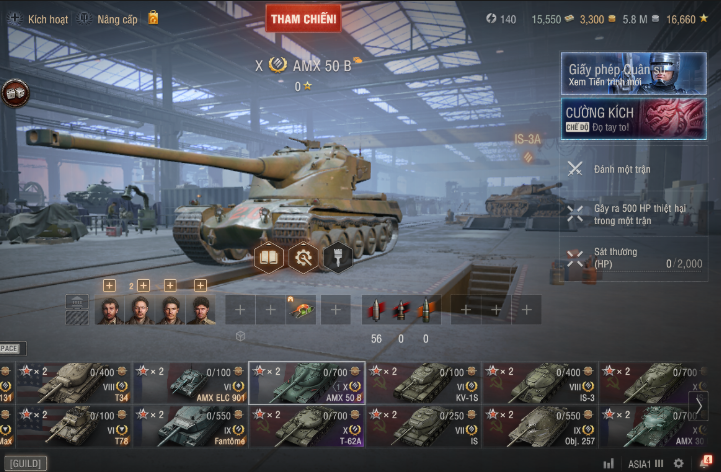The height and width of the screenshot is (472, 721).
Task: Click the red THAM CHIẾN! battle button
Action: tap(303, 17)
